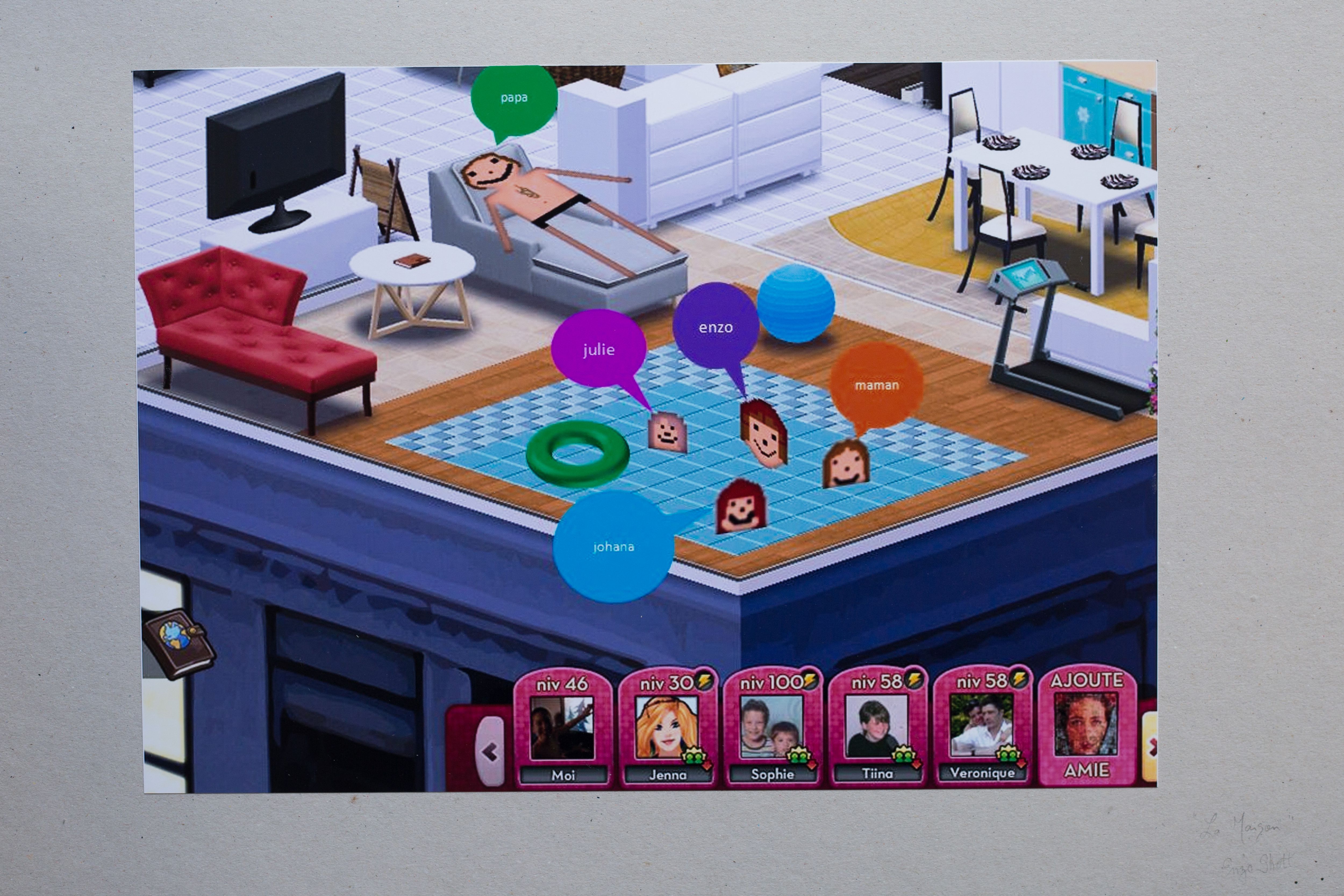Show next friends with the right arrow
The image size is (1344, 896).
click(x=1150, y=745)
